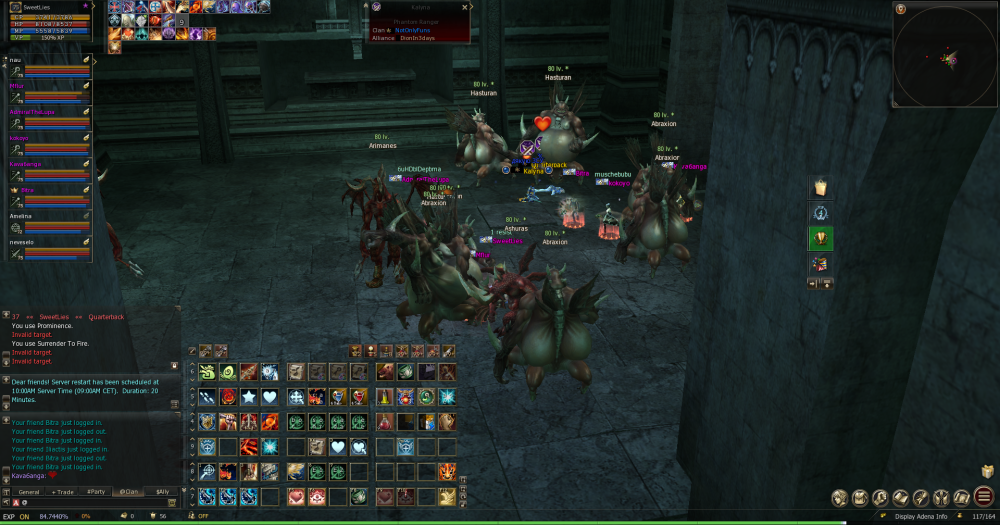Switch to the General chat tab

pyautogui.click(x=29, y=492)
